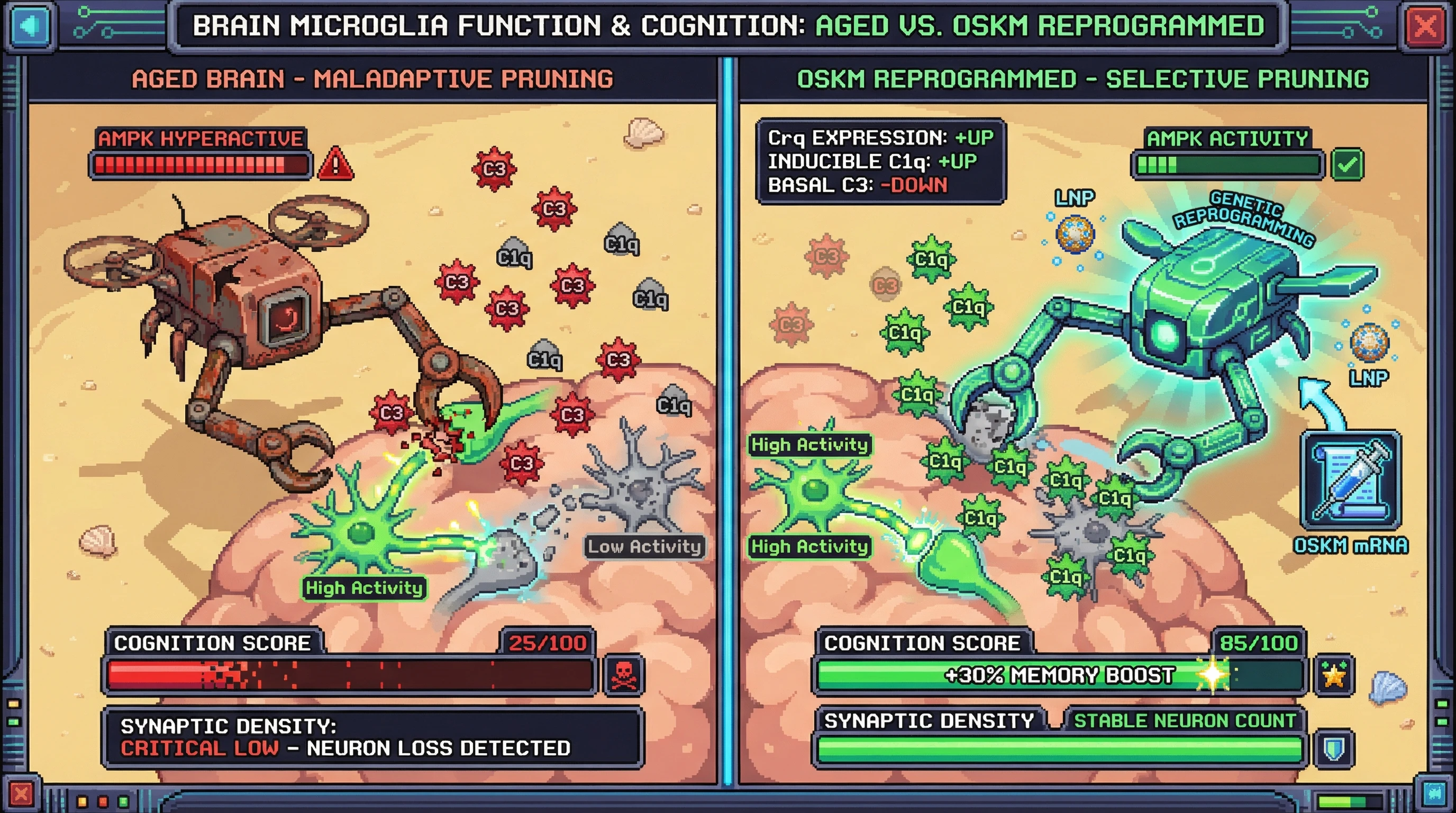Open the Aged Brain Maladaptive Pruning panel header
The height and width of the screenshot is (813, 1456).
pyautogui.click(x=372, y=79)
